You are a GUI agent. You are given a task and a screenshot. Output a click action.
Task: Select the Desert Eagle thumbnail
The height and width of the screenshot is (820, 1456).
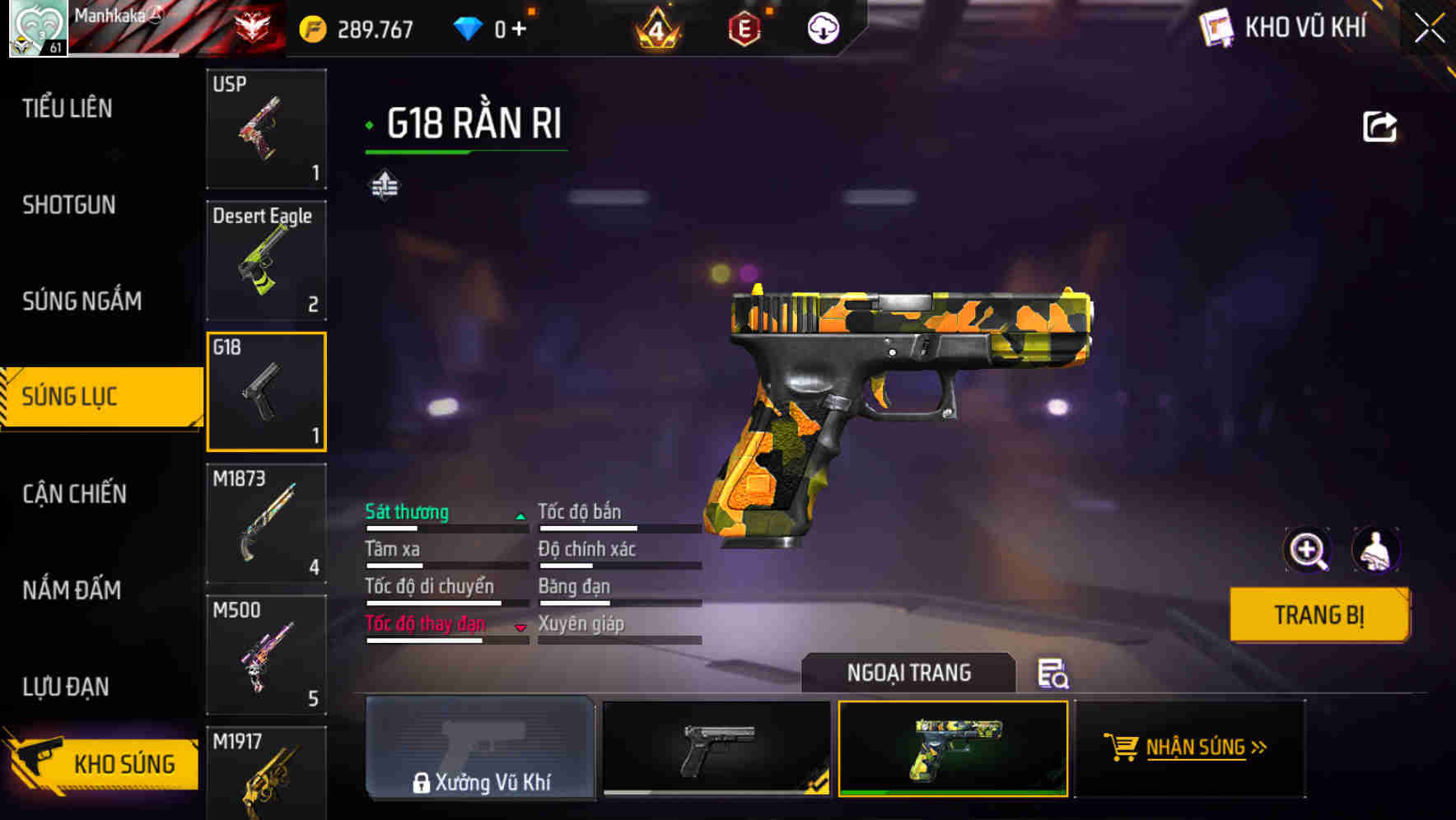[266, 261]
